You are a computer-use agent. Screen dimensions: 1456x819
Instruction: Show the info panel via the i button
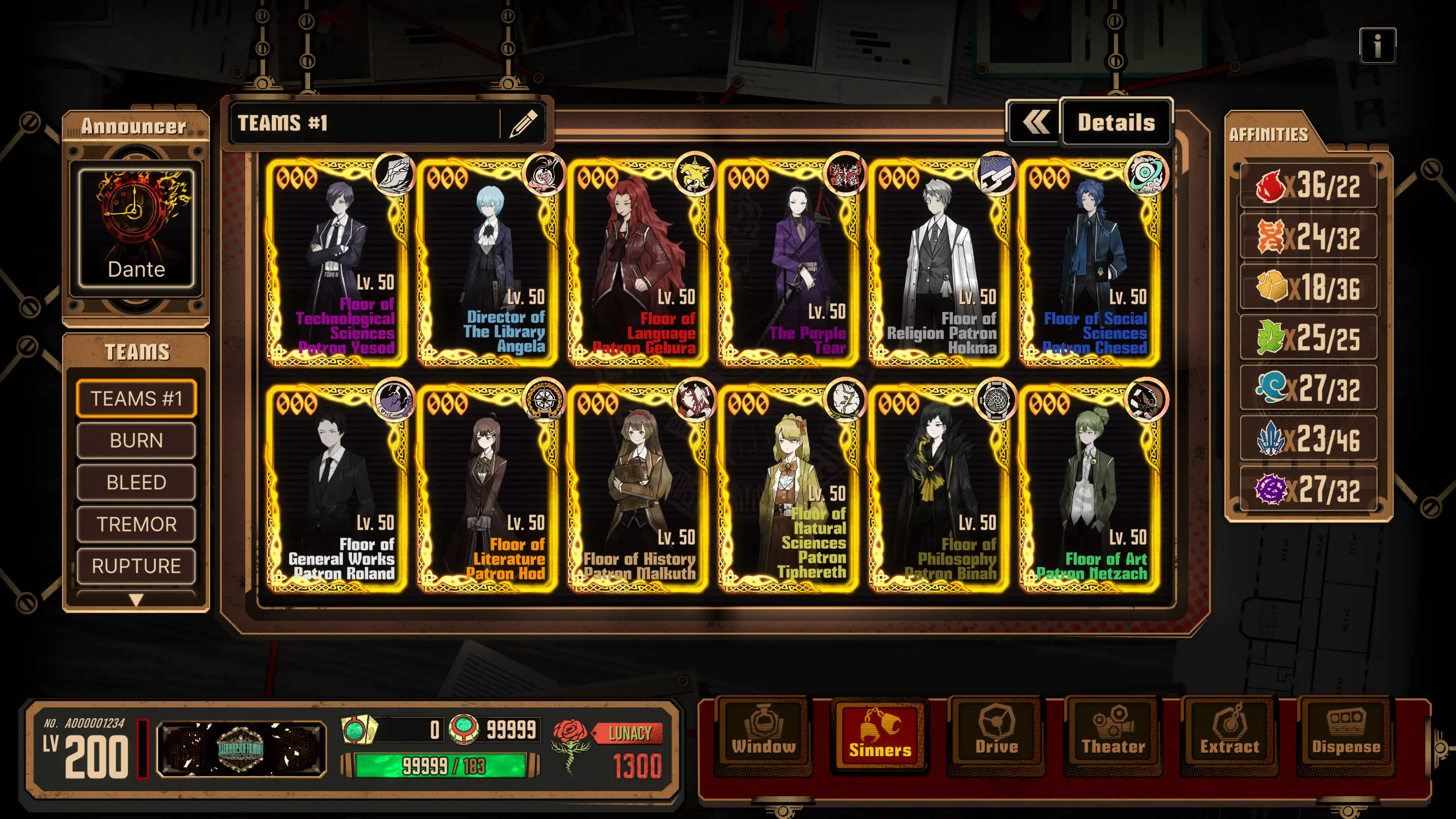[x=1377, y=46]
